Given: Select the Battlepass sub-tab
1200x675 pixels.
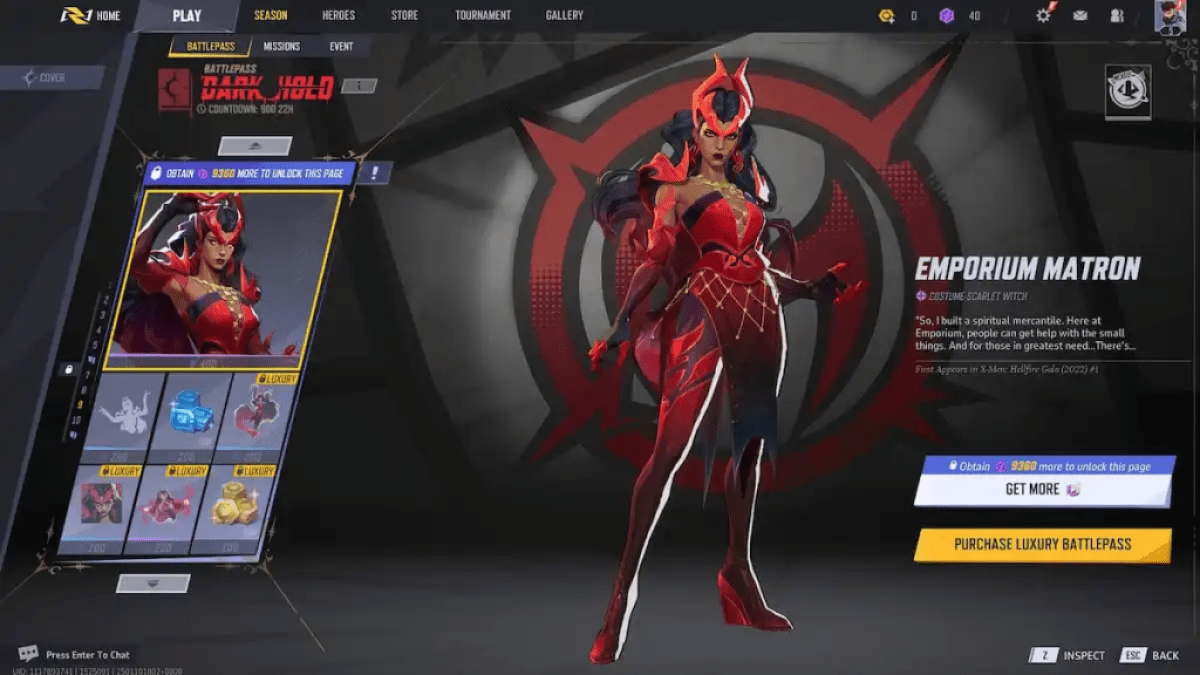Looking at the screenshot, I should tap(210, 47).
